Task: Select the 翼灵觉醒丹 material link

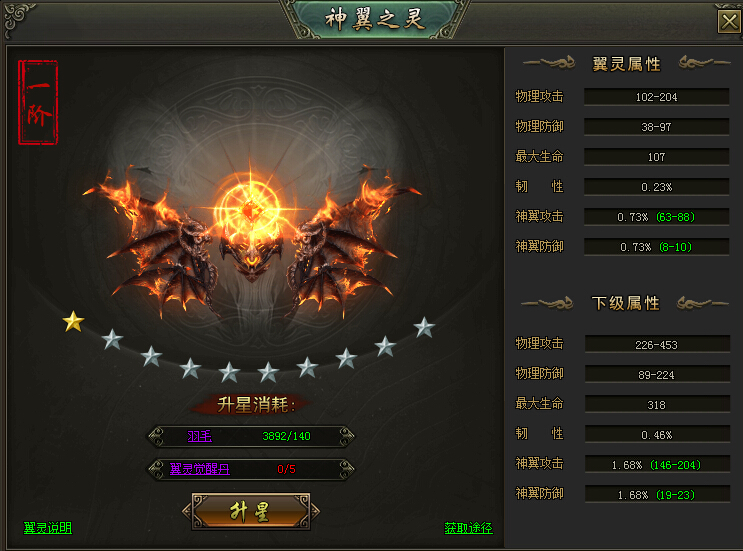Action: [x=207, y=468]
